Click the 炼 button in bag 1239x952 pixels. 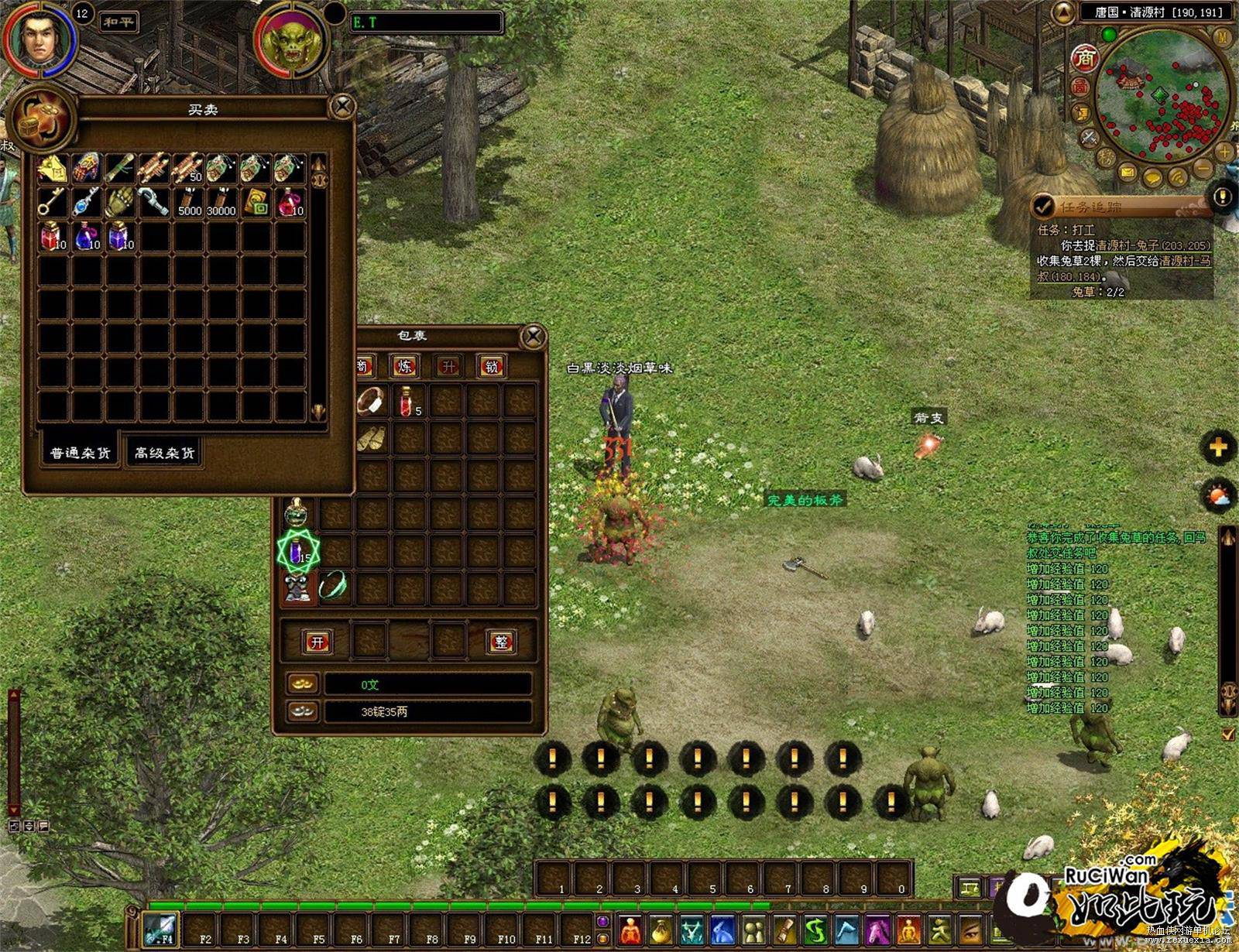coord(405,366)
